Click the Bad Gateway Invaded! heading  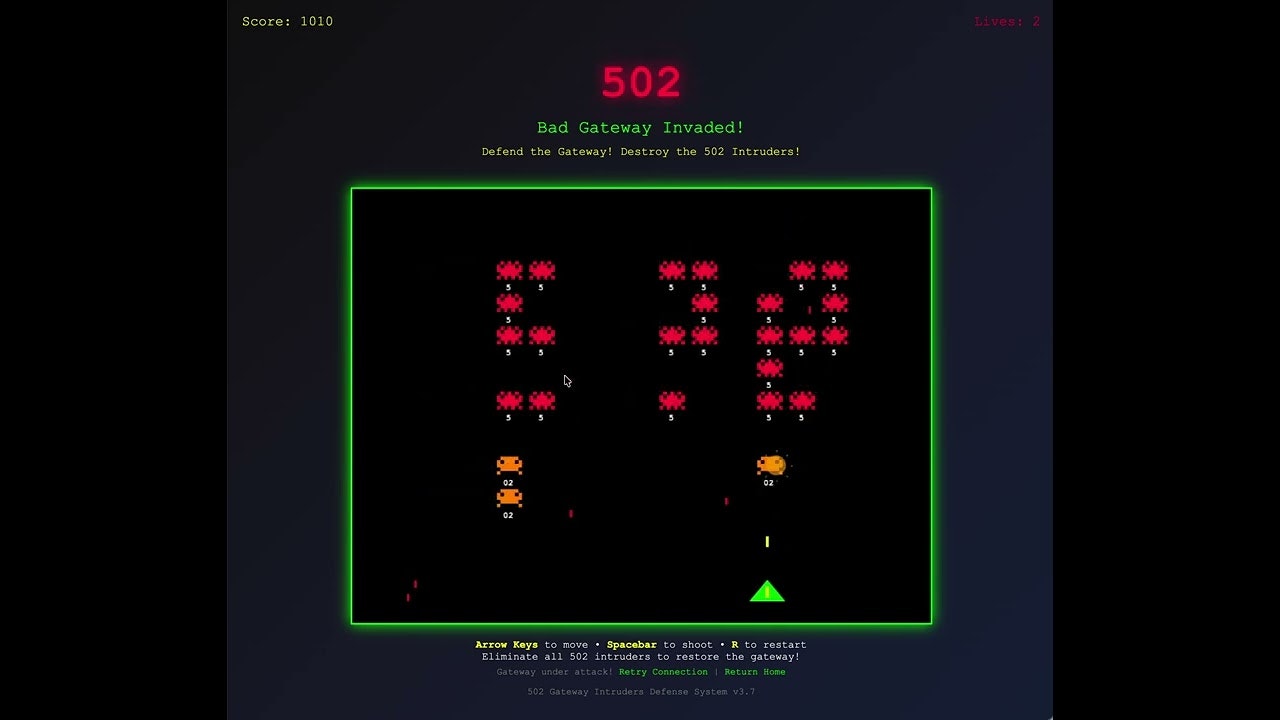pyautogui.click(x=639, y=127)
